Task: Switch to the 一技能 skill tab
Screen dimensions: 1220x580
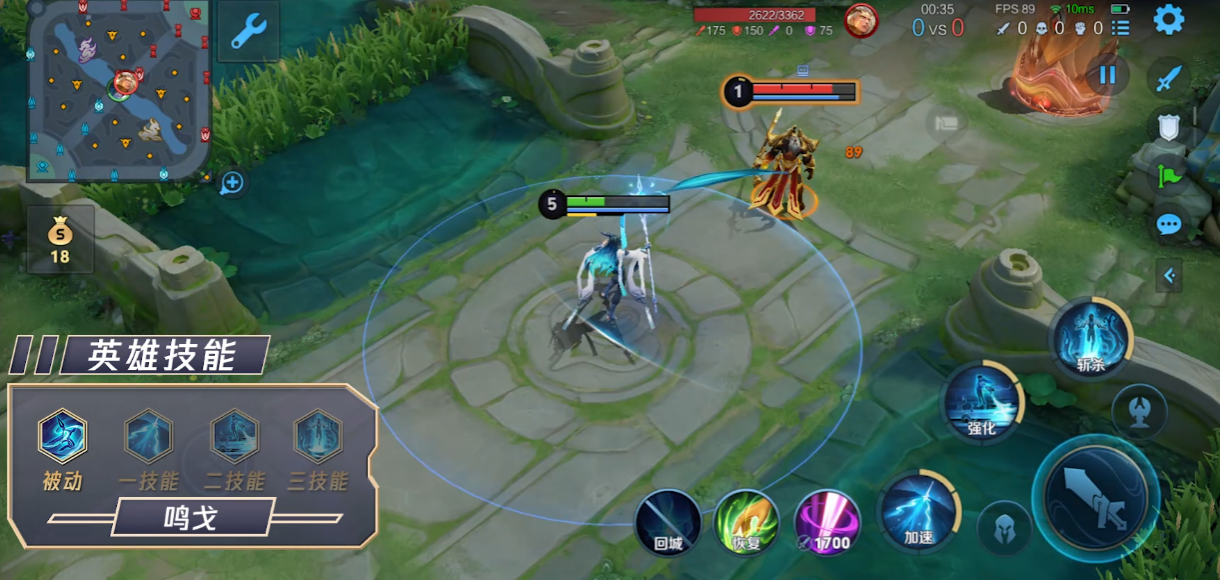Action: point(148,438)
